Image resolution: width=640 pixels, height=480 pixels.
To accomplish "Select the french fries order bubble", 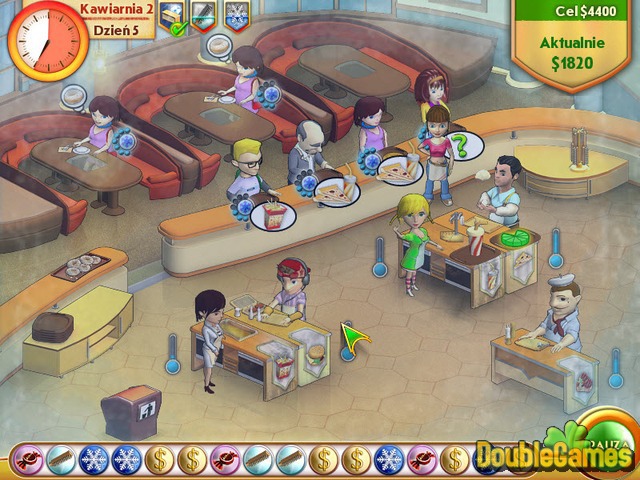I will [x=271, y=214].
